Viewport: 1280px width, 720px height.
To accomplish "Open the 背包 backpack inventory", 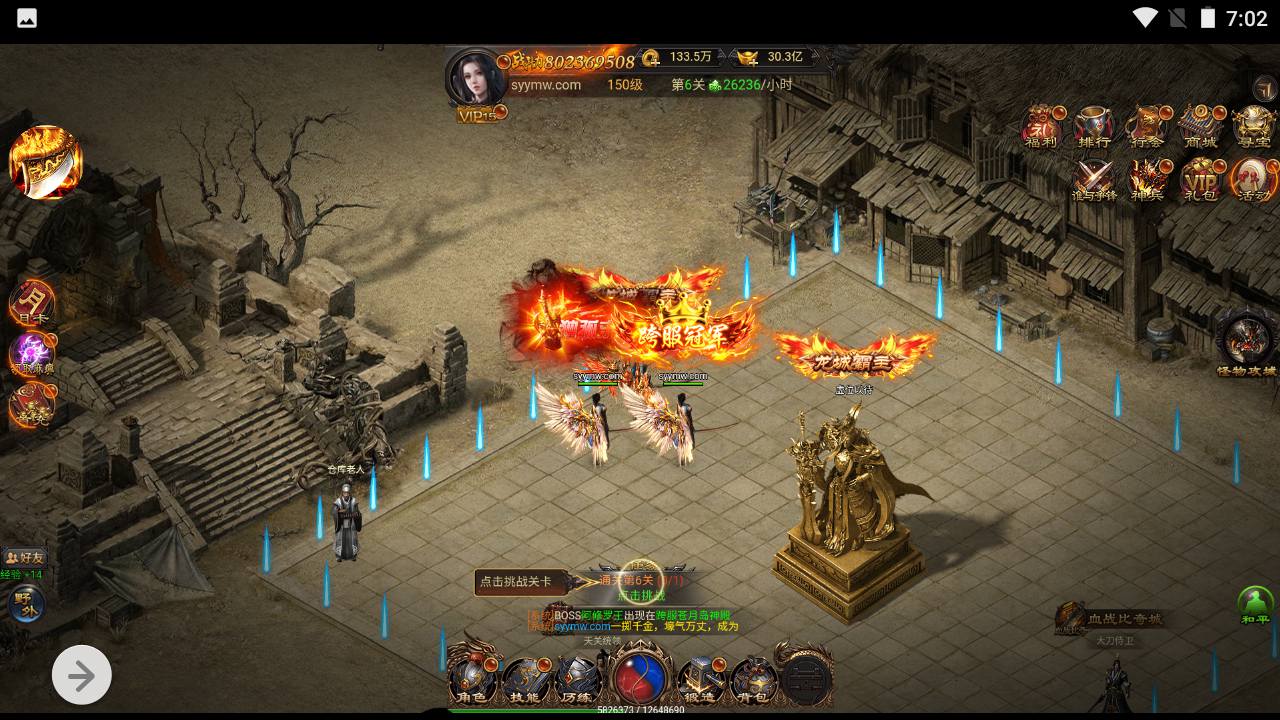I will tap(753, 678).
